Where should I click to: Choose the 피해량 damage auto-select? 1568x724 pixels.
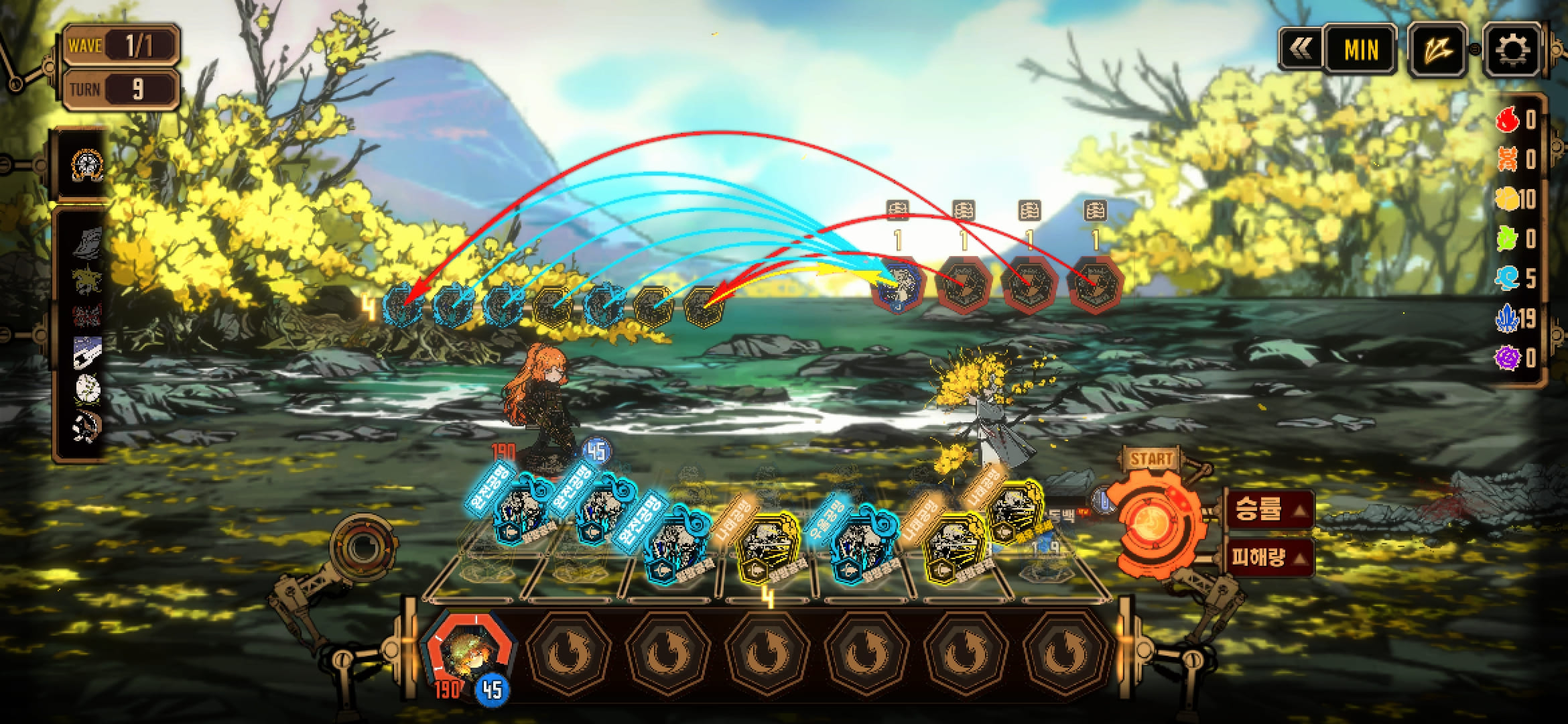pyautogui.click(x=1268, y=556)
